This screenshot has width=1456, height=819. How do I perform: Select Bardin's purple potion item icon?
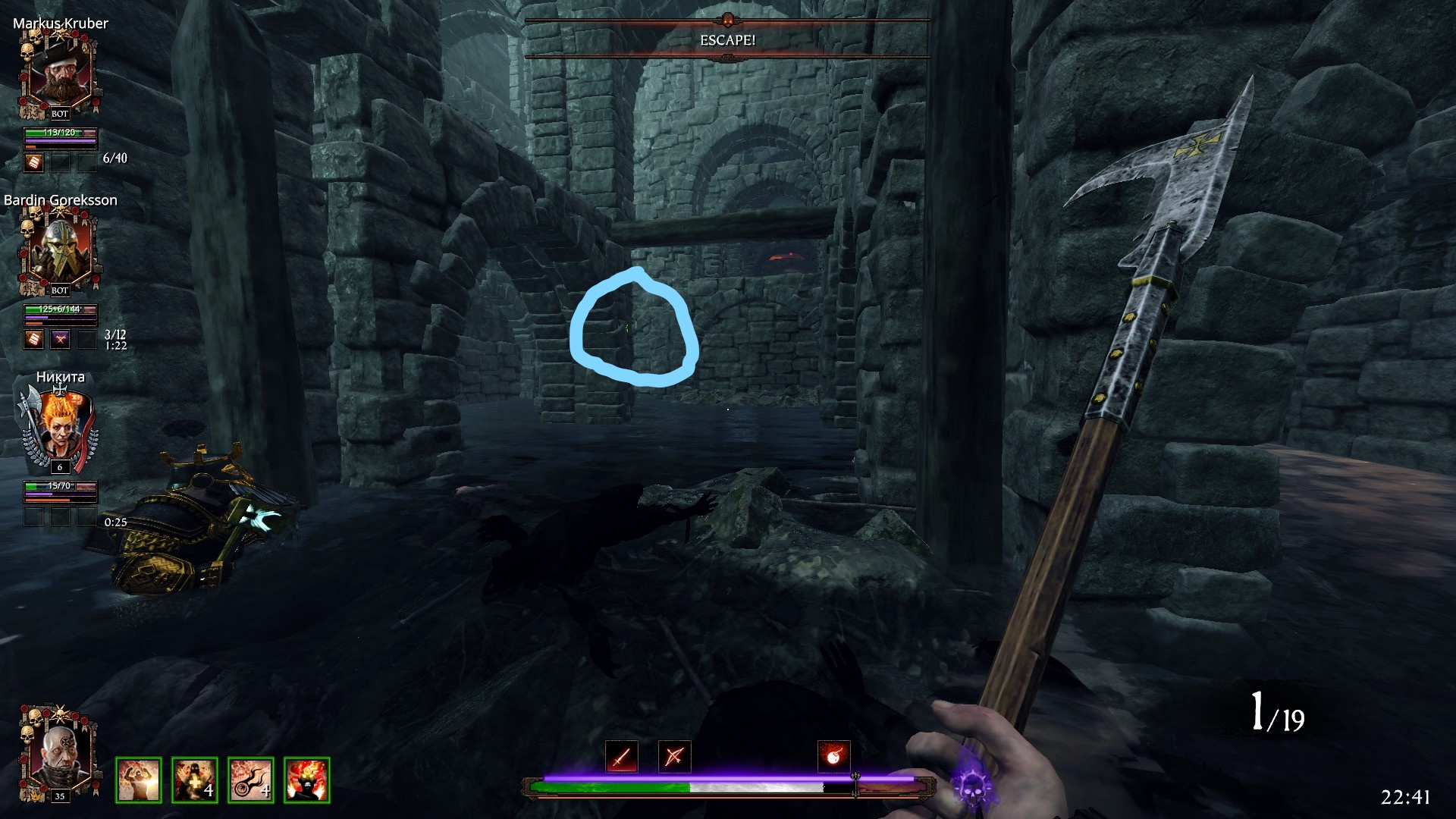point(60,339)
